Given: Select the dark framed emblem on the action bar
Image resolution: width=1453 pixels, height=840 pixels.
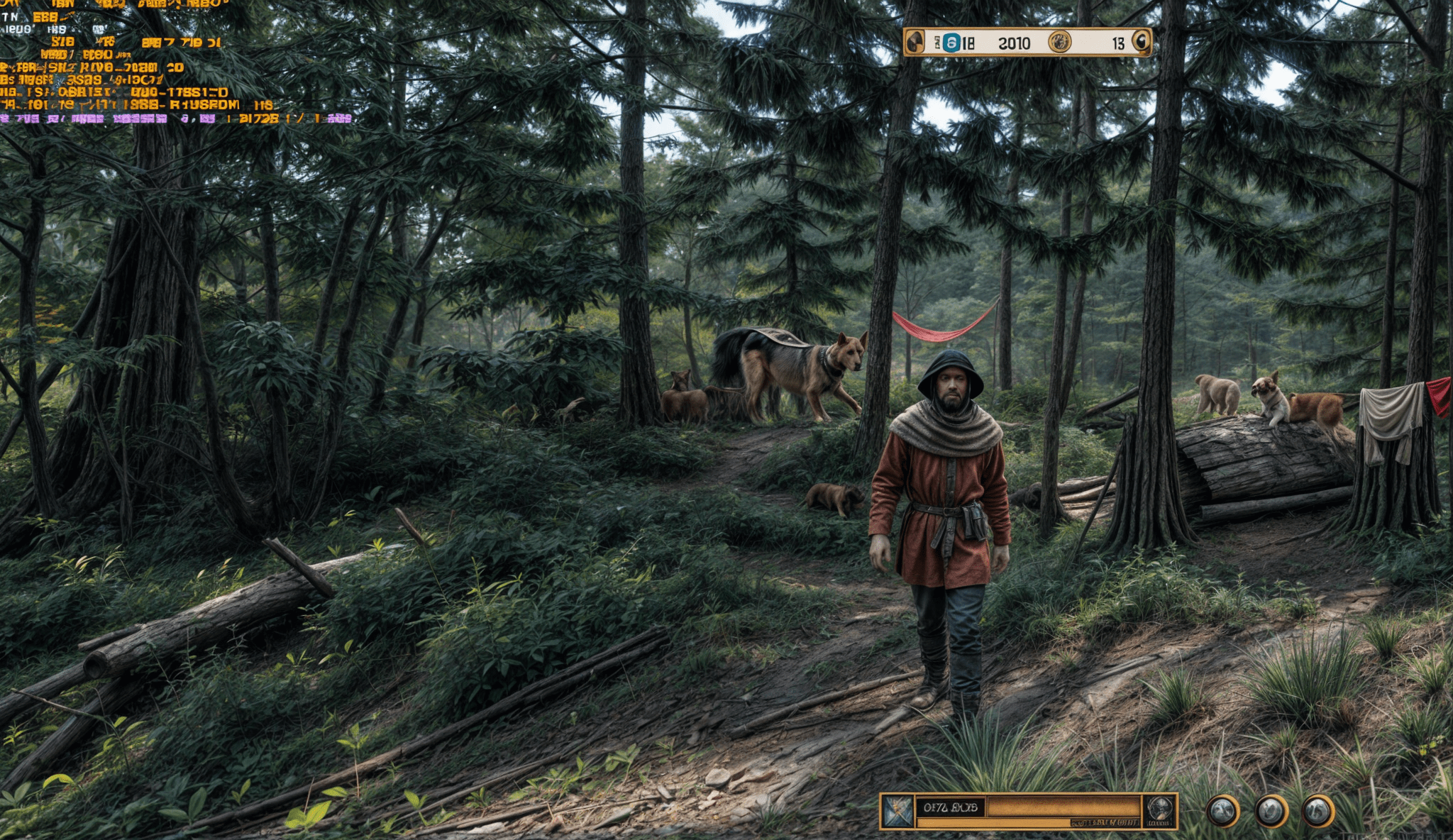Looking at the screenshot, I should pos(1159,809).
